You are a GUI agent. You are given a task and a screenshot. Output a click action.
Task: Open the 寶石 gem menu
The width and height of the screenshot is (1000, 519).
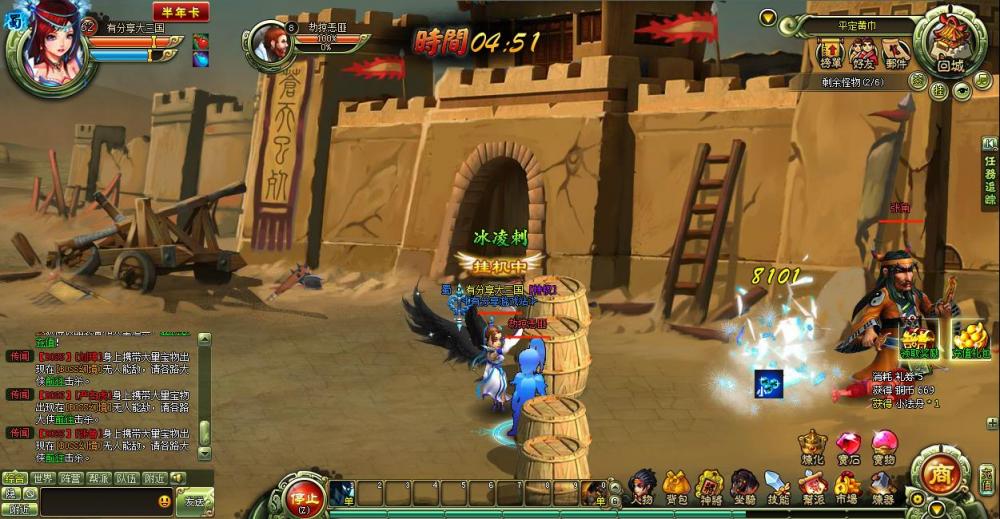849,445
